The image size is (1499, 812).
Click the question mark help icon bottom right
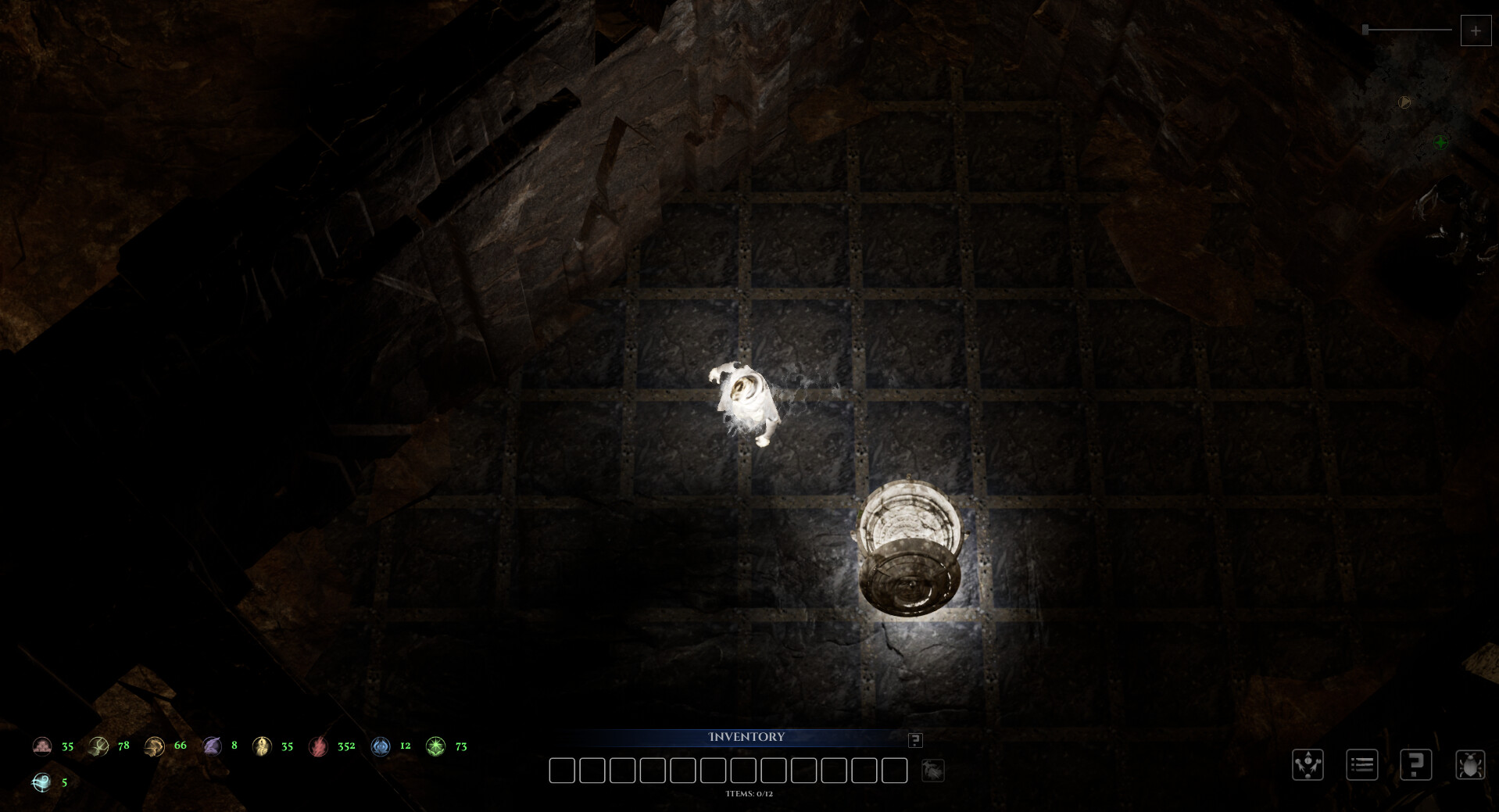point(1416,765)
